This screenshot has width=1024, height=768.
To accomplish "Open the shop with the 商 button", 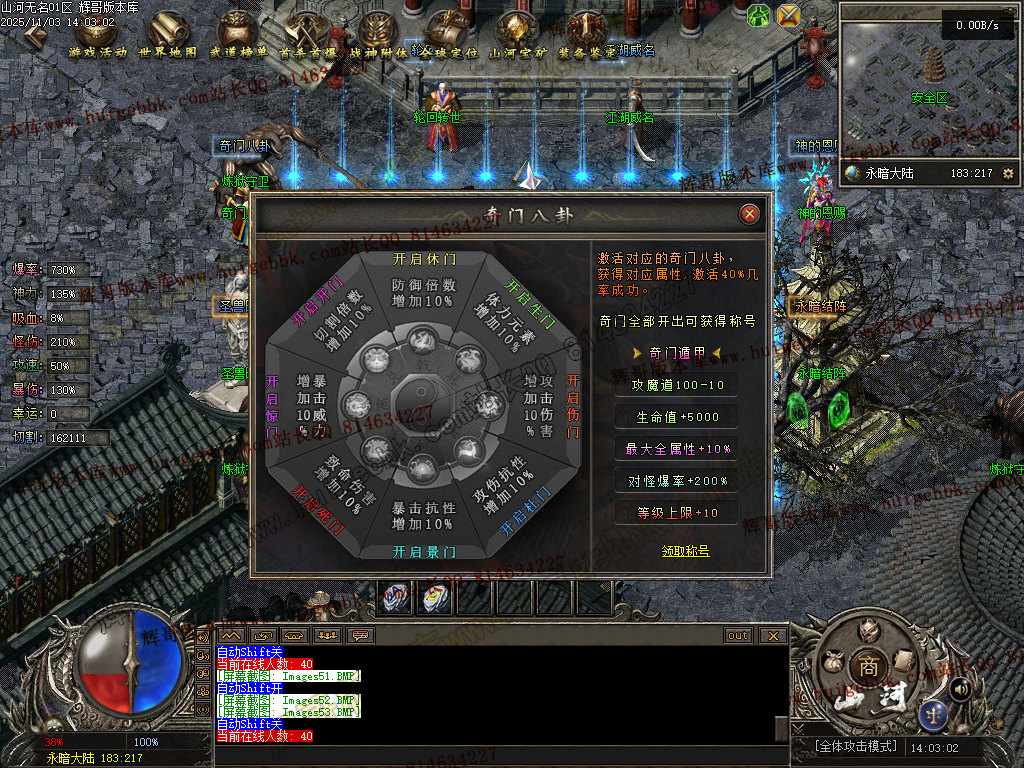I will (x=863, y=667).
